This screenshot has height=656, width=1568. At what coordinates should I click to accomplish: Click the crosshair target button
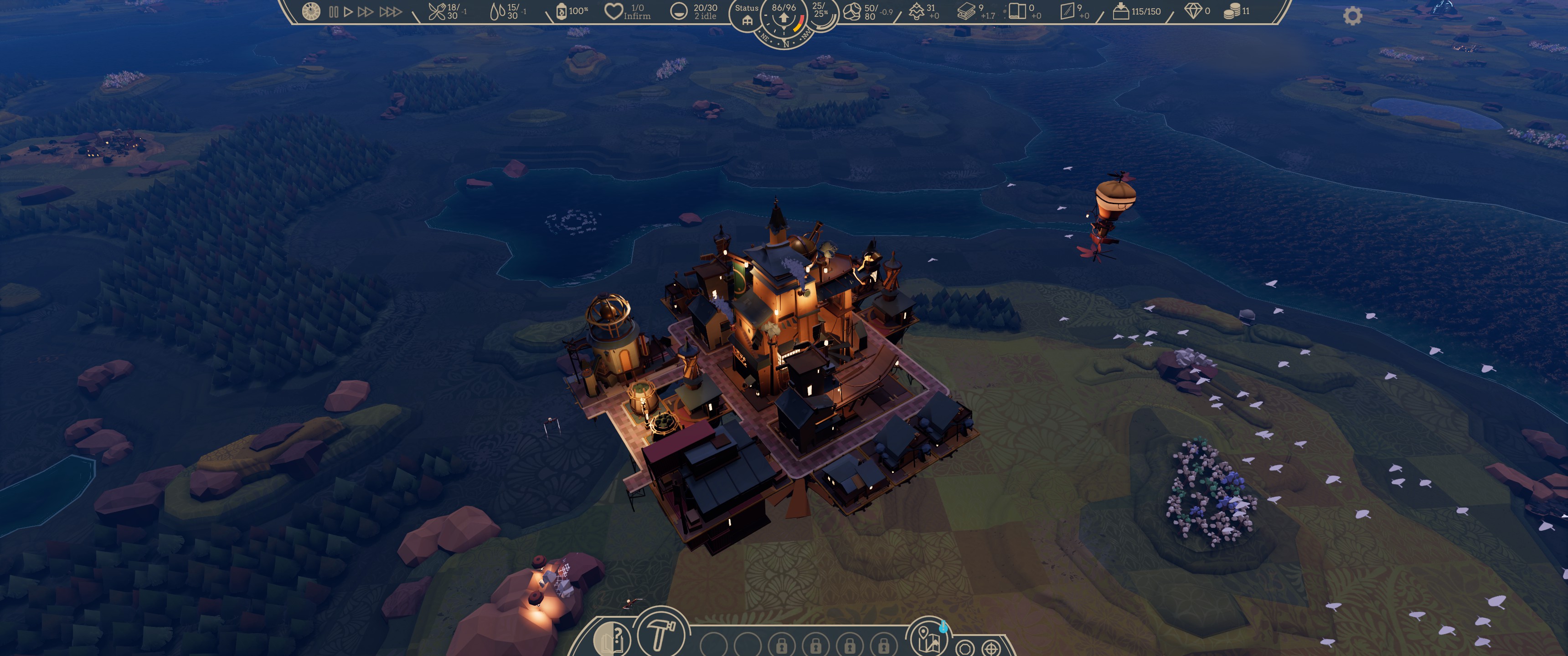(991, 648)
